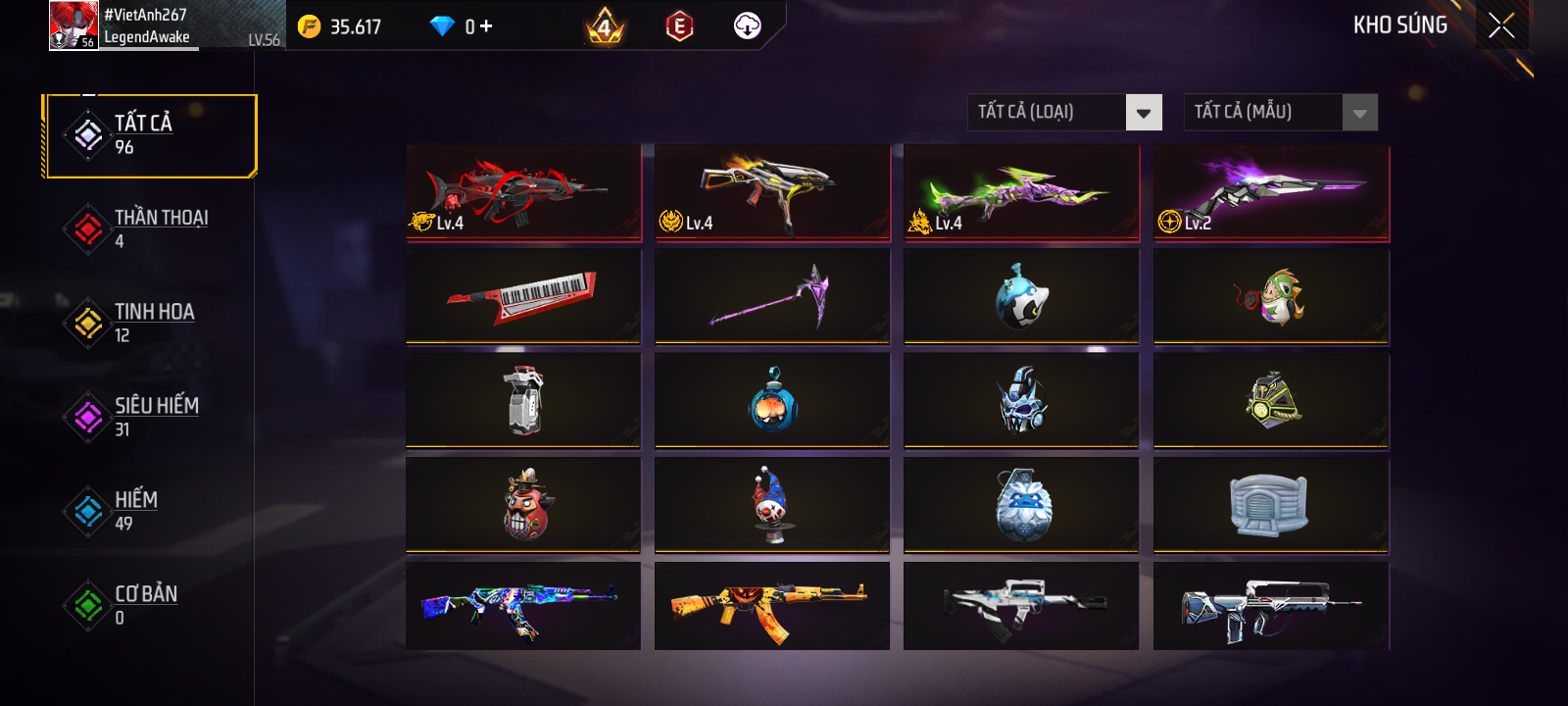1568x706 pixels.
Task: Select the red keytar melee skin
Action: tap(523, 296)
